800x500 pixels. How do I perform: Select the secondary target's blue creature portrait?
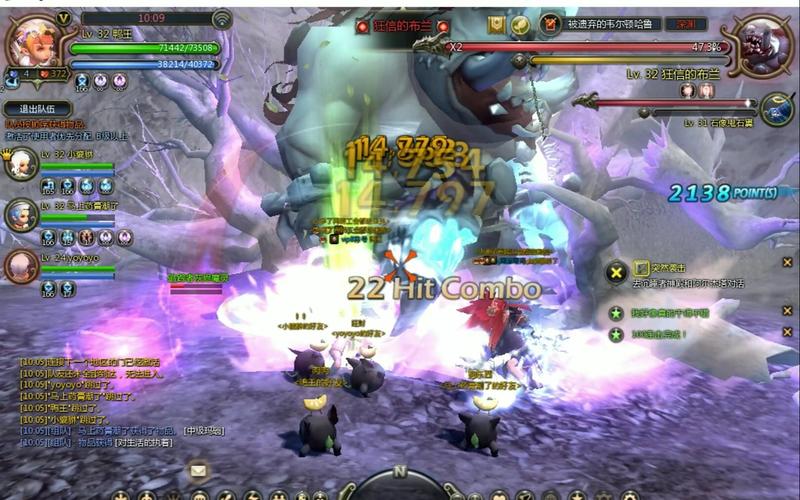776,109
